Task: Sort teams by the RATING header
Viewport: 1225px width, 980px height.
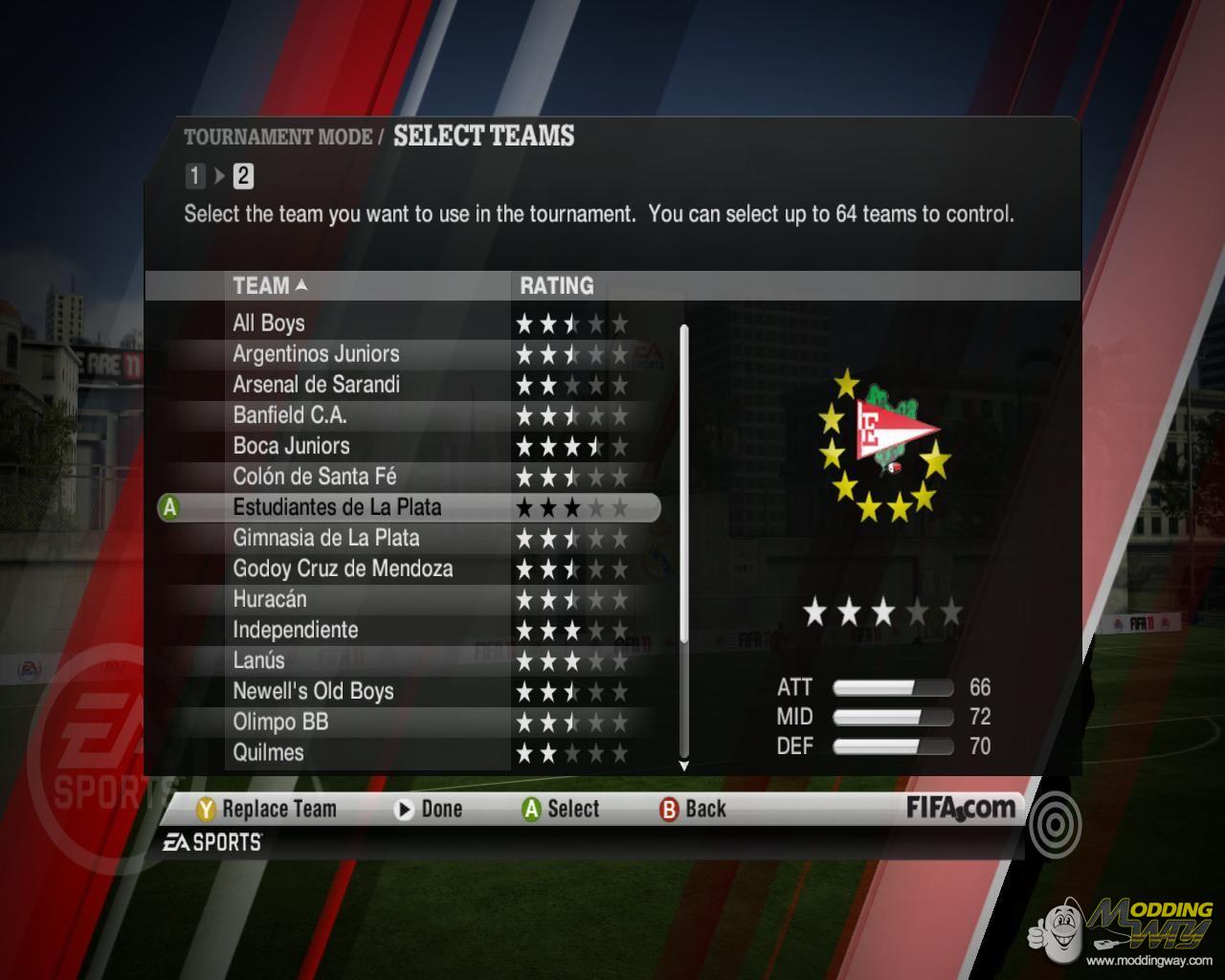Action: tap(556, 285)
